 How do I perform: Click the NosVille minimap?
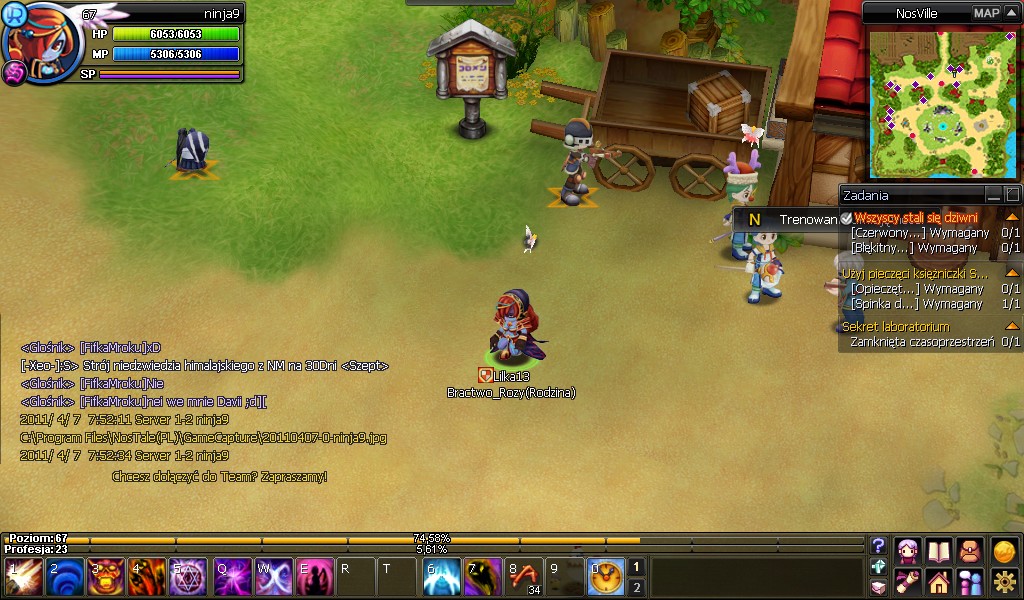point(942,100)
